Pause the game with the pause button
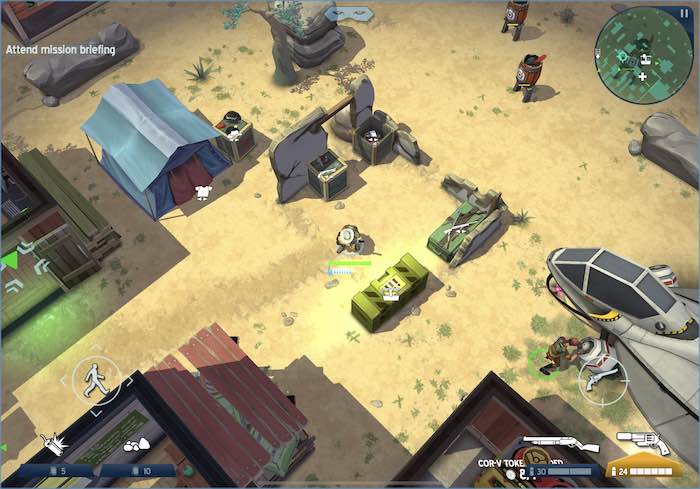Screen dimensions: 700x489 coord(684,13)
